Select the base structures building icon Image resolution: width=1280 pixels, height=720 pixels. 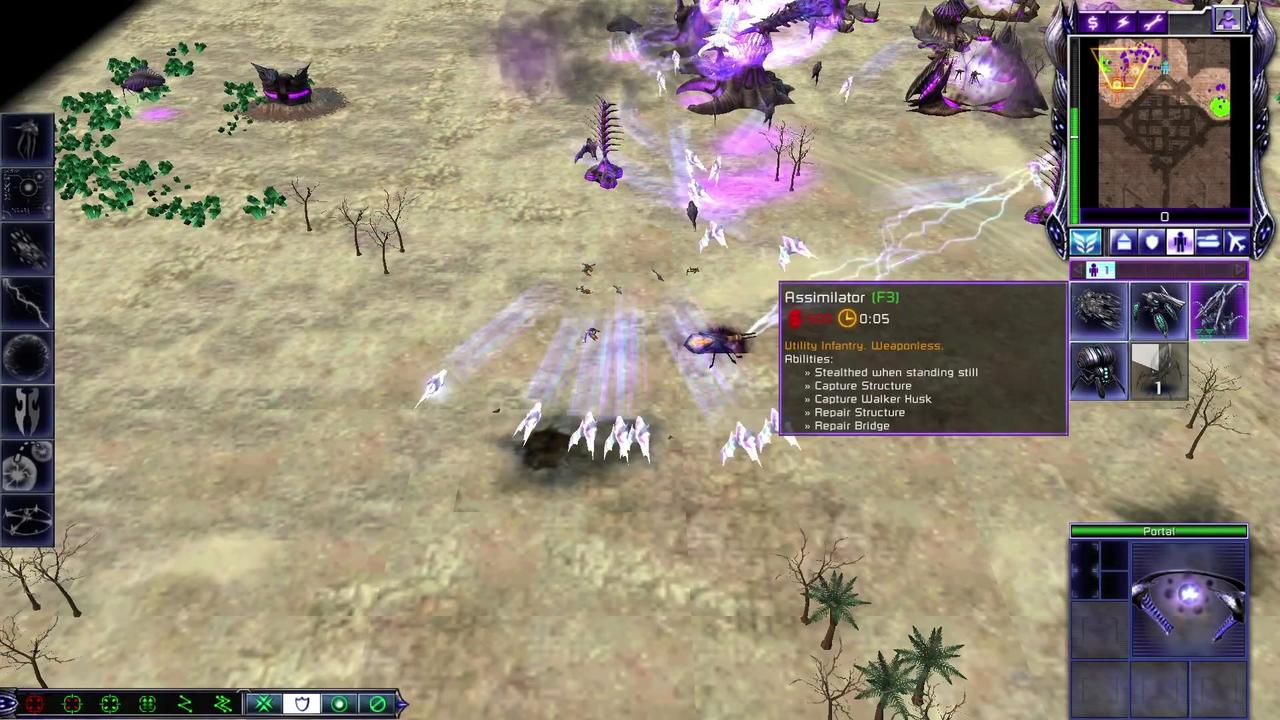coord(1123,242)
